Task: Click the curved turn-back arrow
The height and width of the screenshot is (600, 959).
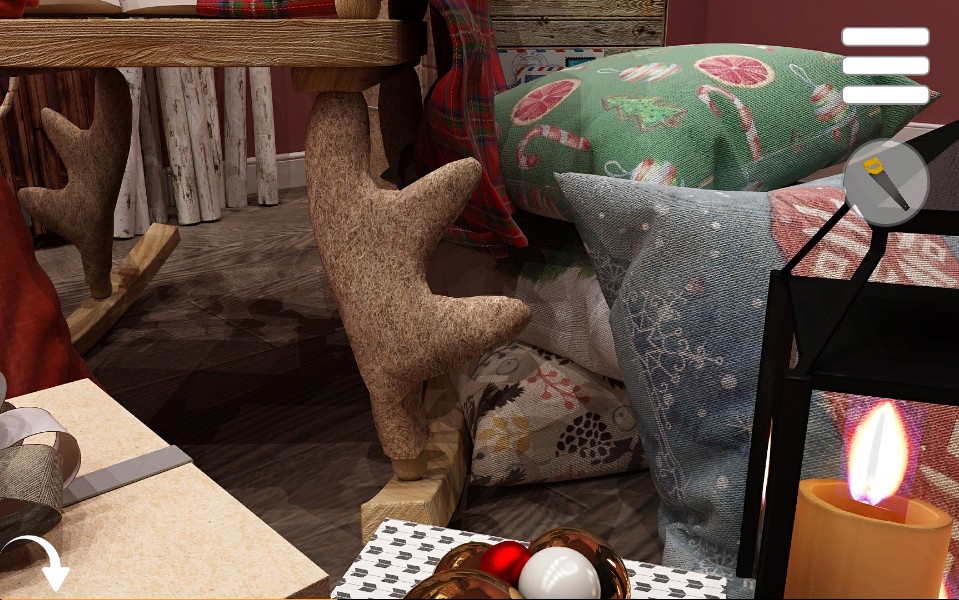Action: click(40, 561)
